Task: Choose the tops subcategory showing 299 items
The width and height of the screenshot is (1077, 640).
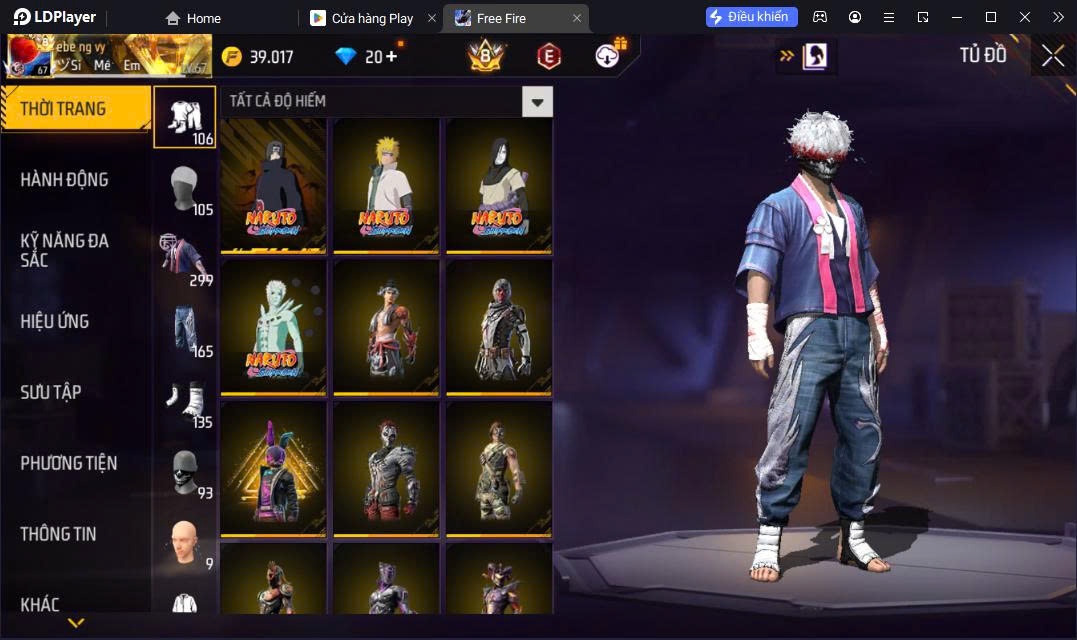Action: pyautogui.click(x=184, y=259)
